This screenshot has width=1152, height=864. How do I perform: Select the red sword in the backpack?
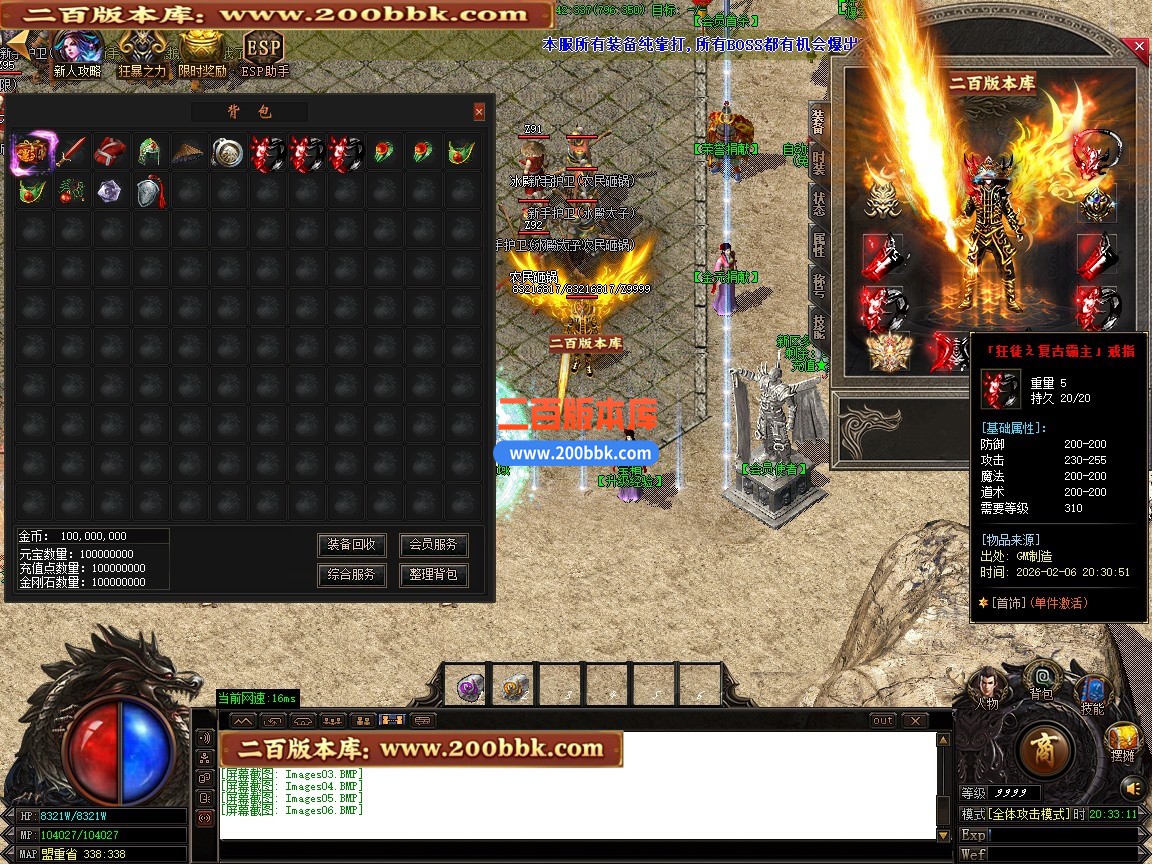(x=71, y=153)
